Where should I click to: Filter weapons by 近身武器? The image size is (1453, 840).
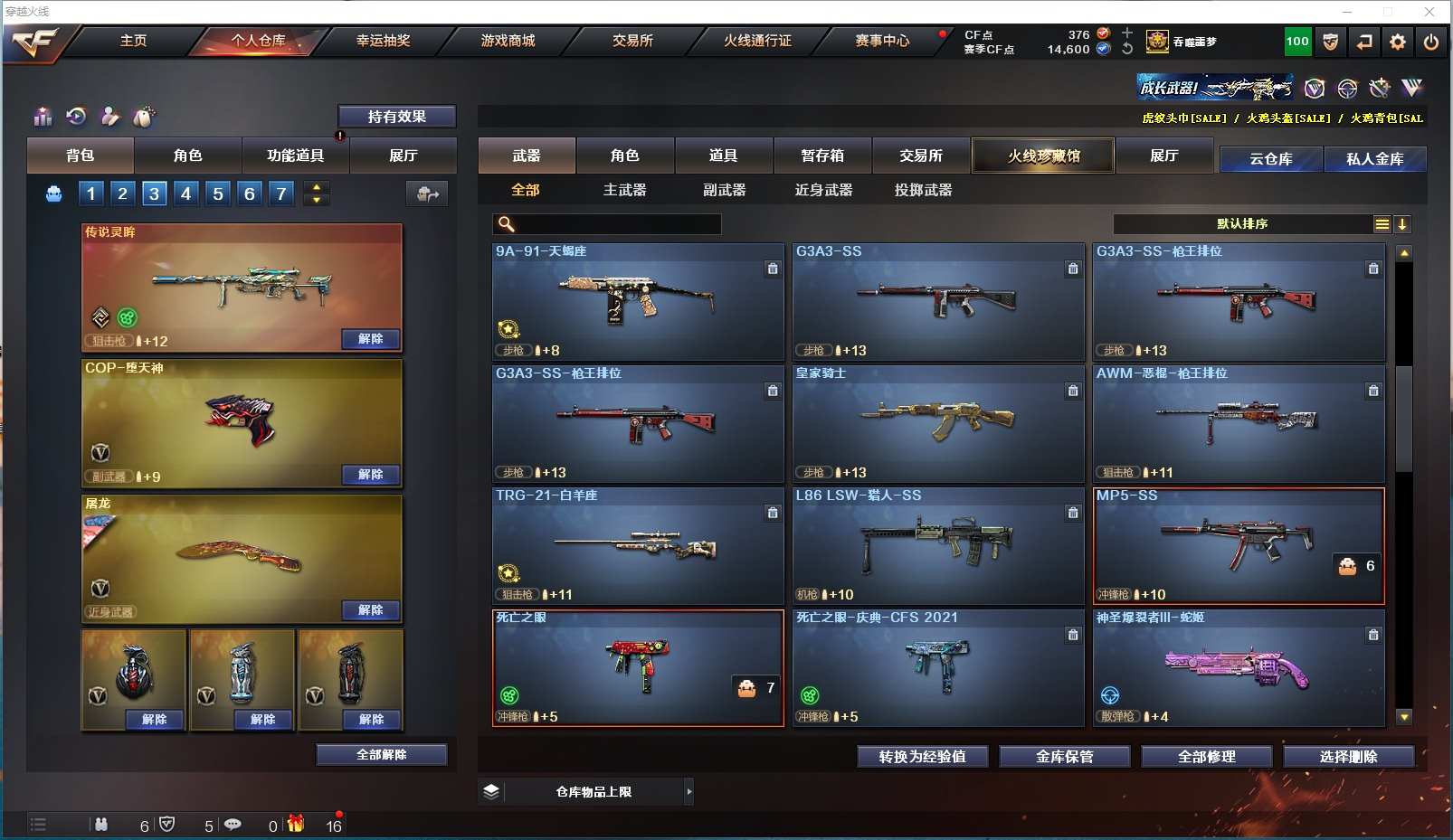[823, 190]
